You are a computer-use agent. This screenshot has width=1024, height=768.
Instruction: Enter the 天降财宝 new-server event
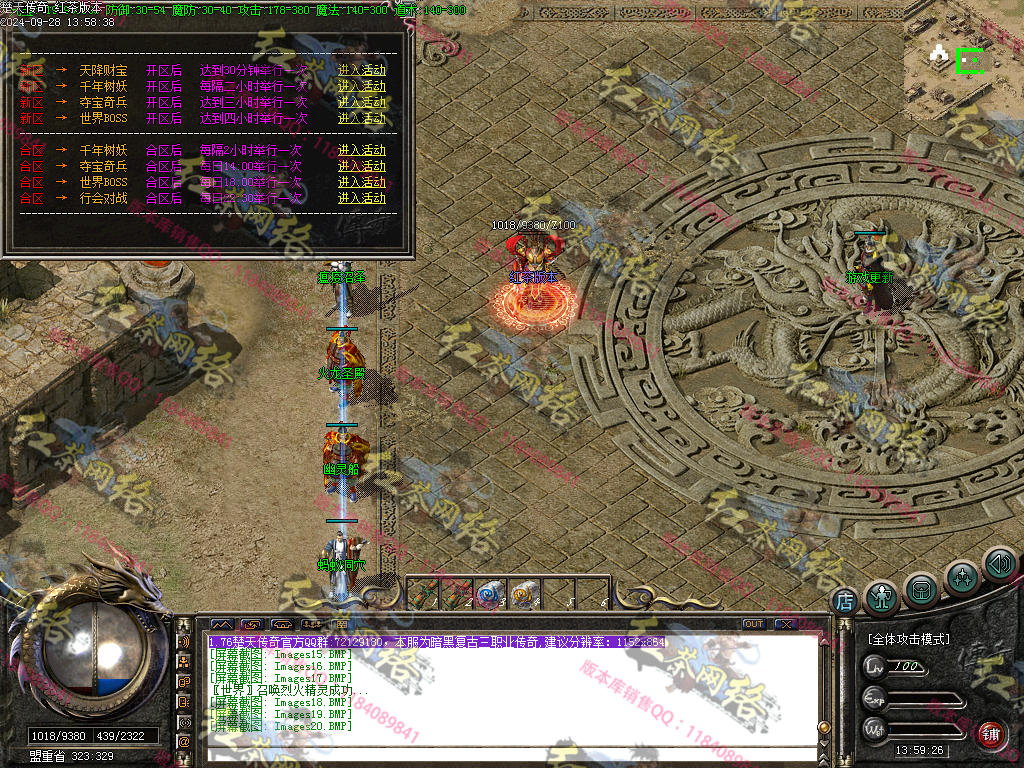(361, 71)
